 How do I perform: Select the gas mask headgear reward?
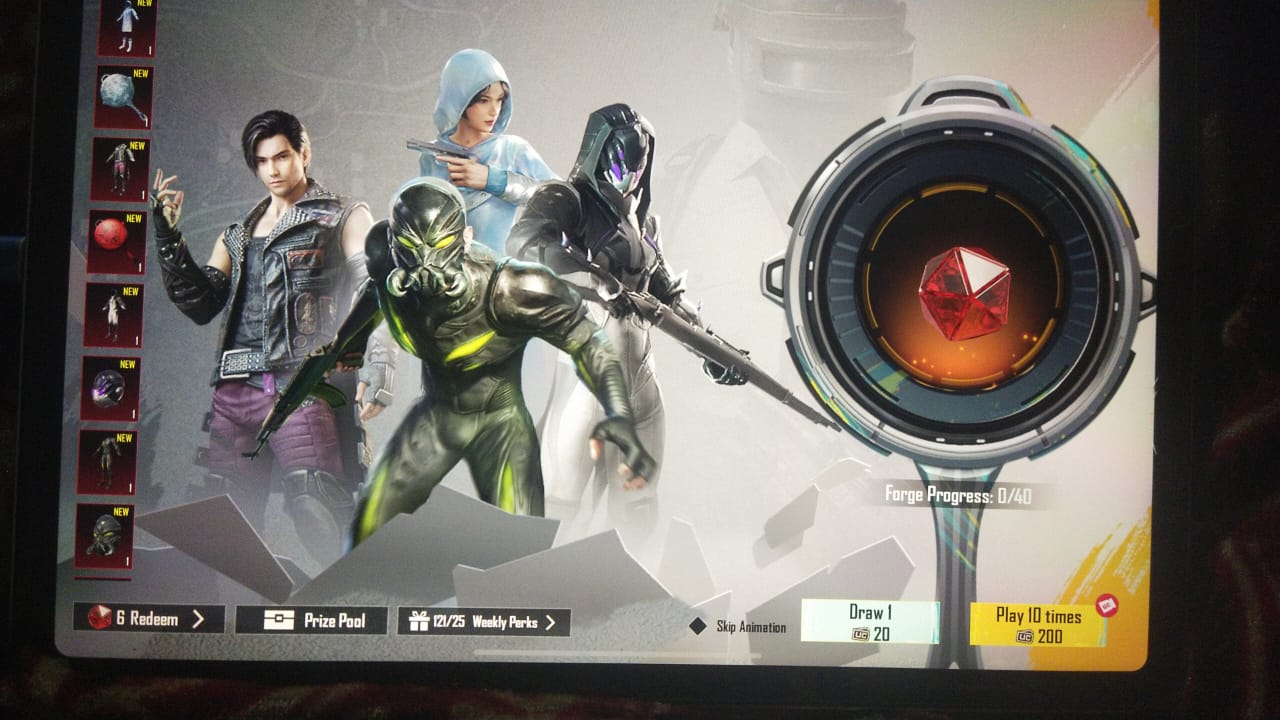pyautogui.click(x=105, y=535)
